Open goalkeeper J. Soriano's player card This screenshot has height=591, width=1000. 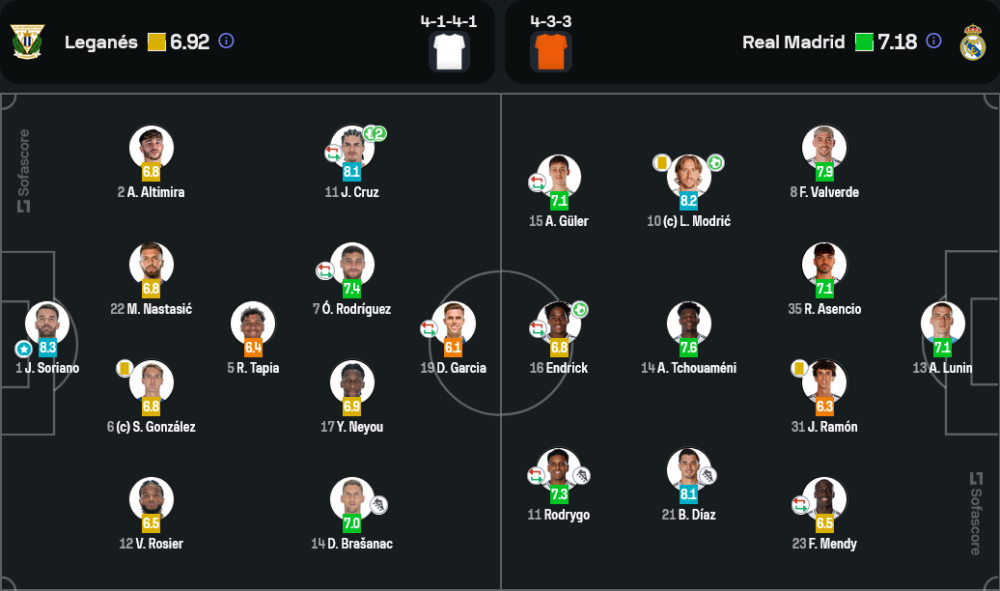[47, 323]
